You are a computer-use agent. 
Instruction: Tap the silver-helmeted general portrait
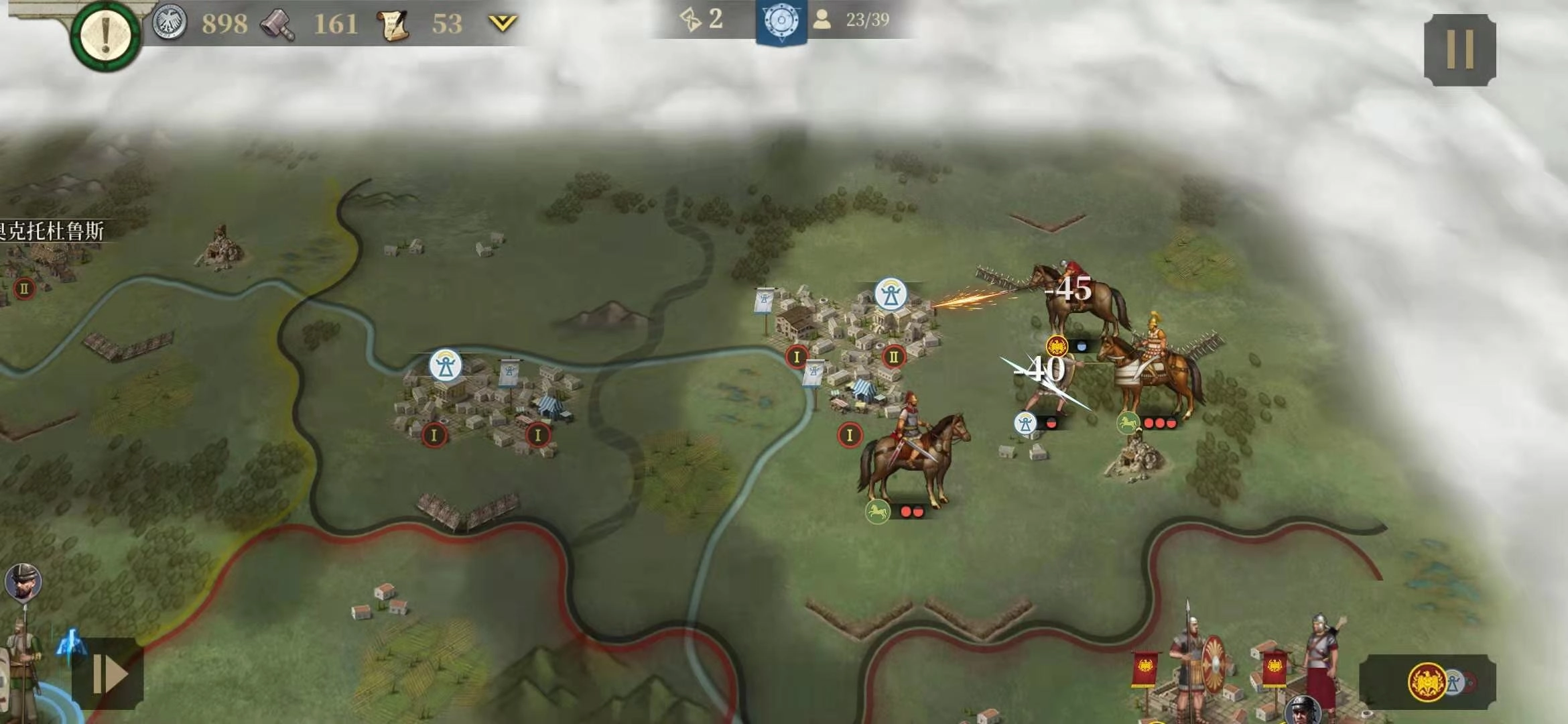coord(1303,711)
